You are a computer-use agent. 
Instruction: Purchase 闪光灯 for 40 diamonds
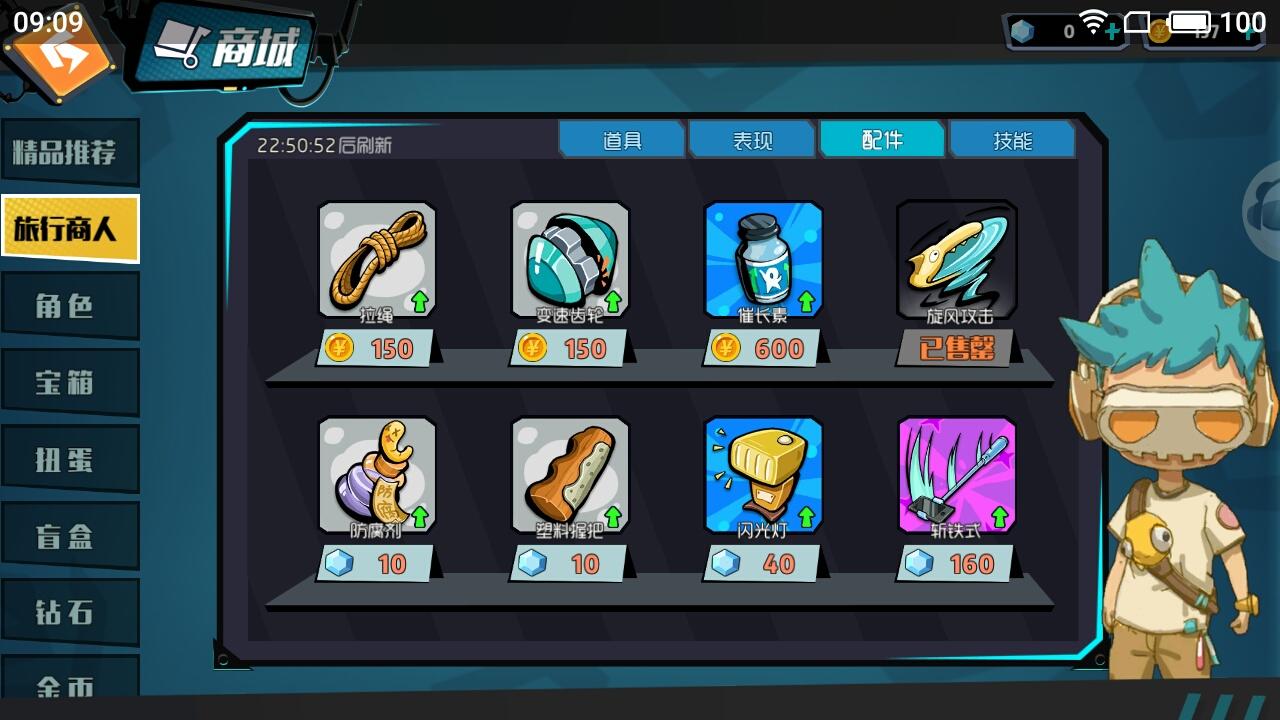(763, 563)
